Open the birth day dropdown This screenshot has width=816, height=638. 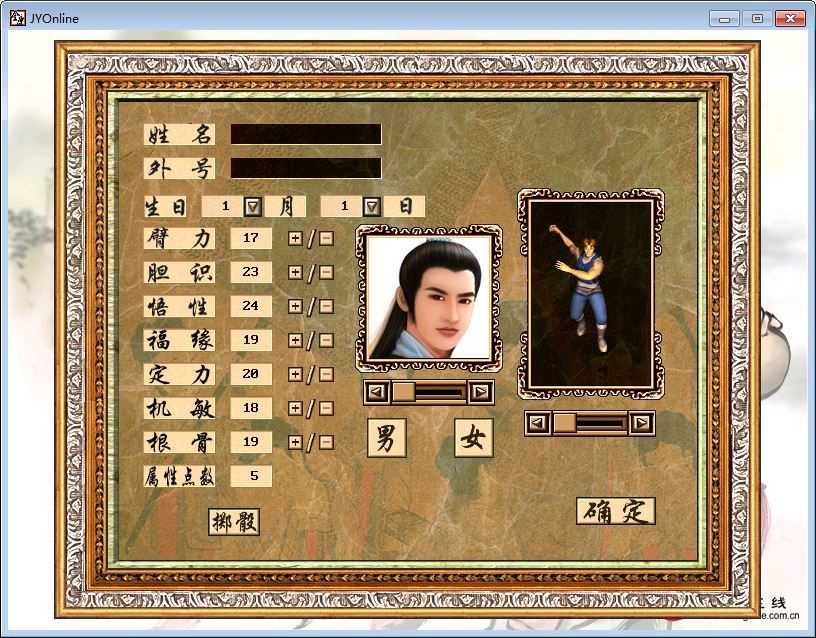click(x=372, y=206)
